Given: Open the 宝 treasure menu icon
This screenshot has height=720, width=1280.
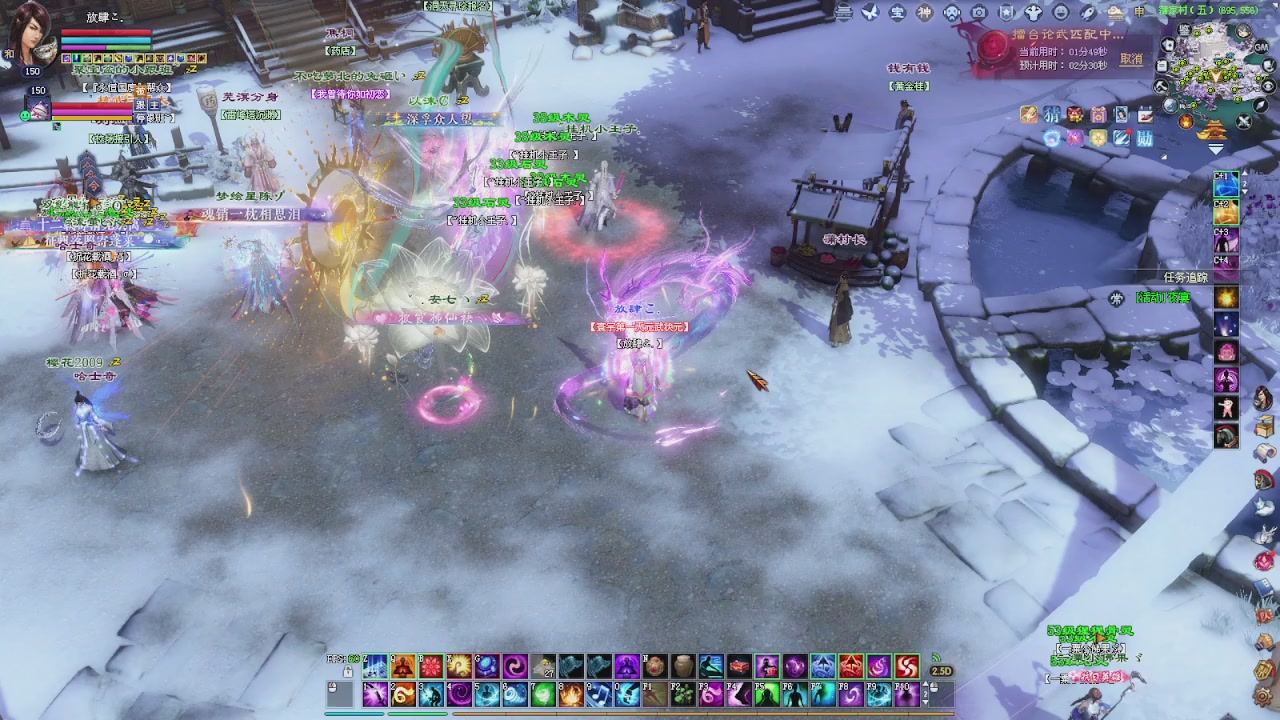Looking at the screenshot, I should [x=897, y=12].
